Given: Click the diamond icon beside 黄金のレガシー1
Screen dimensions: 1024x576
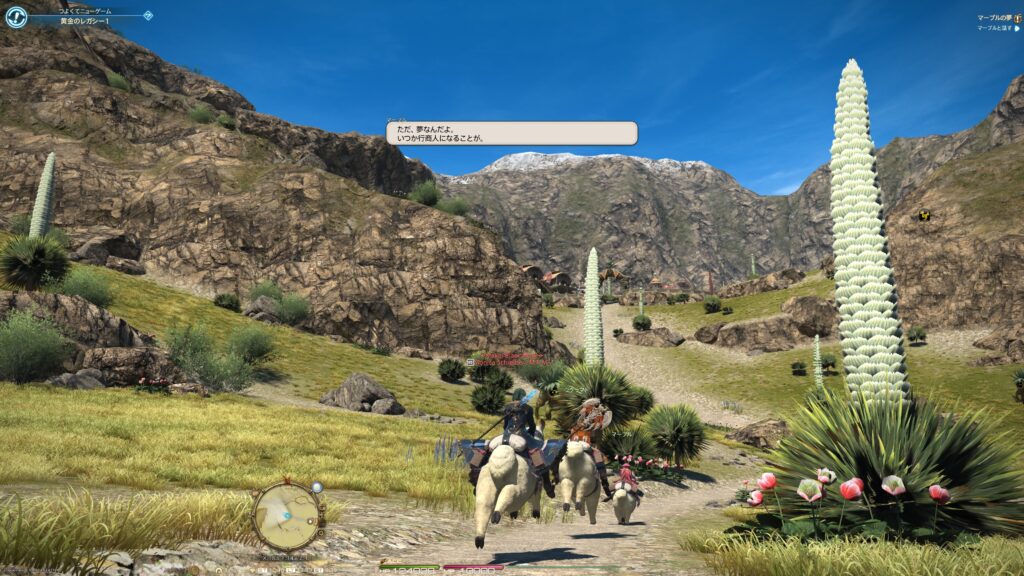Looking at the screenshot, I should (x=148, y=16).
